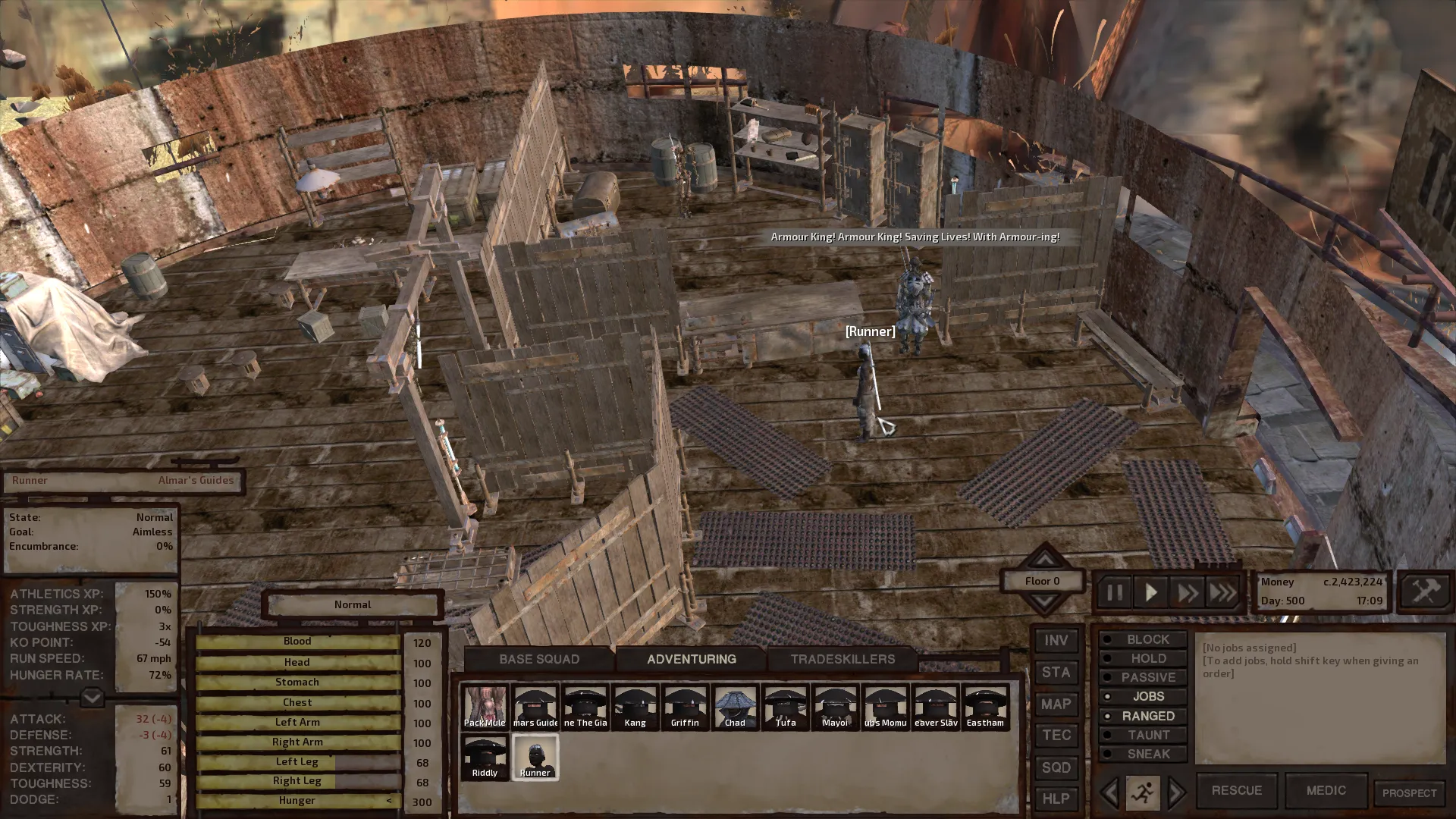
Task: Open the MAP view
Action: pyautogui.click(x=1056, y=704)
